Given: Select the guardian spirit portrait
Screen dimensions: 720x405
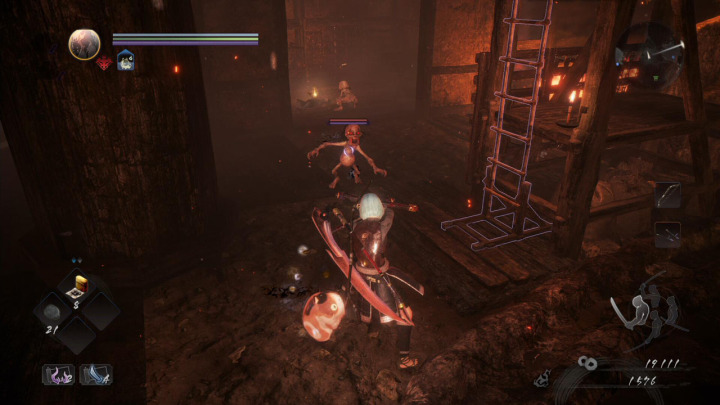Looking at the screenshot, I should click(84, 44).
